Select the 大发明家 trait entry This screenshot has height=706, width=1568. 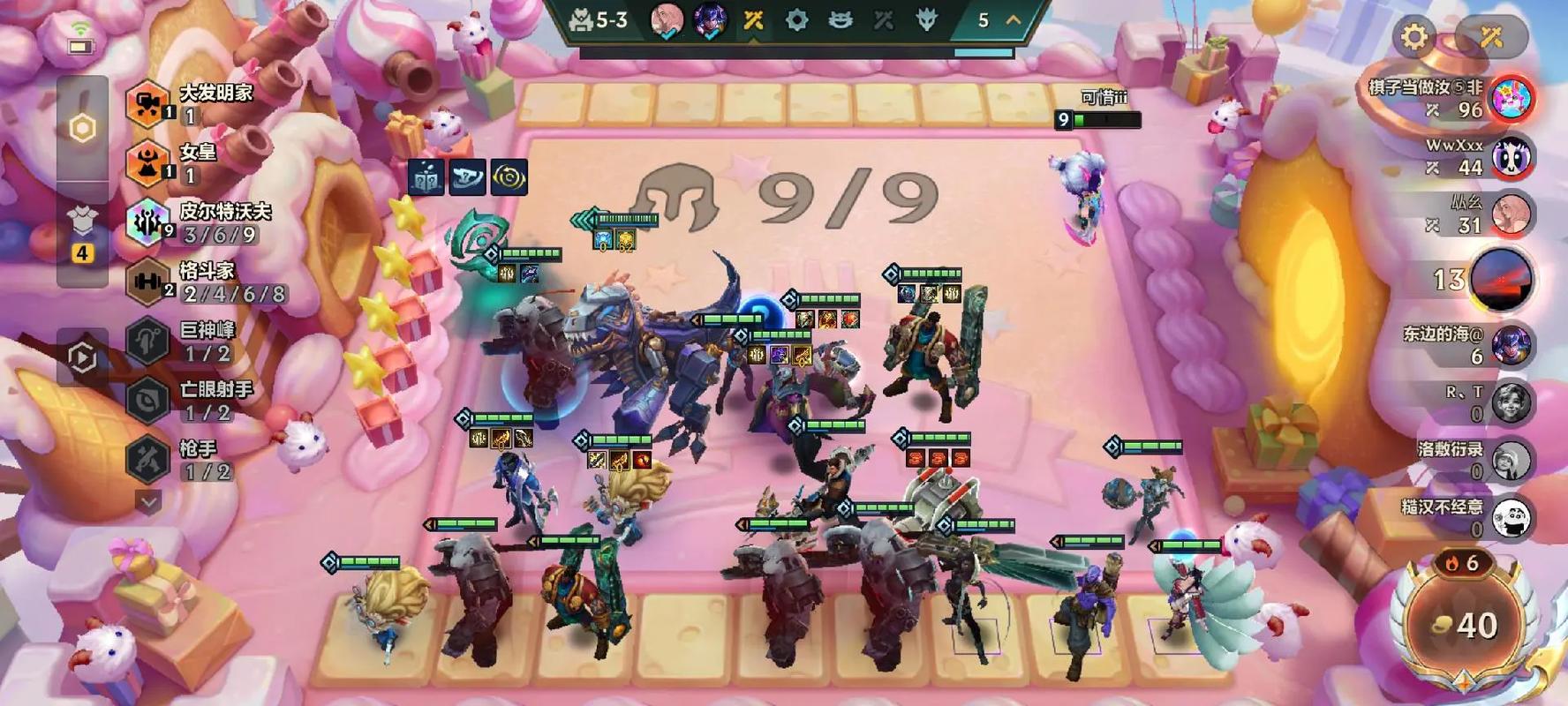(147, 103)
